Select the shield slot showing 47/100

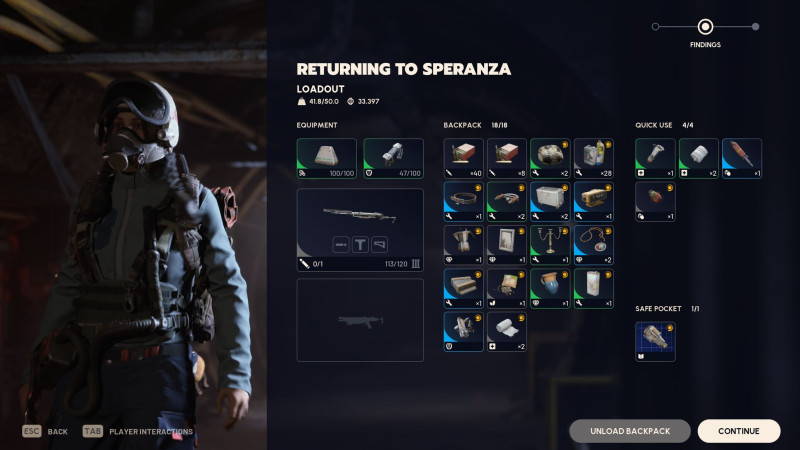393,158
